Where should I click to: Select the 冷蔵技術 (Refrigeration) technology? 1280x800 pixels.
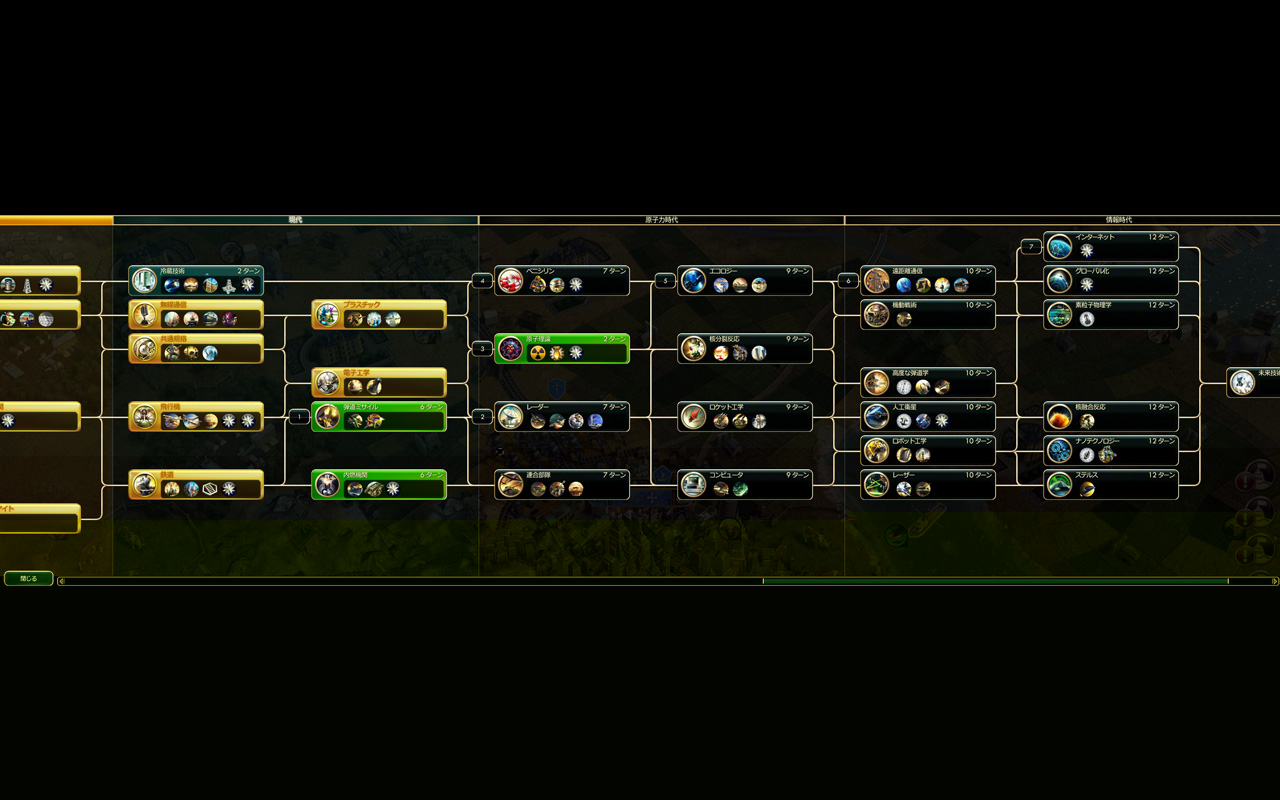click(196, 280)
